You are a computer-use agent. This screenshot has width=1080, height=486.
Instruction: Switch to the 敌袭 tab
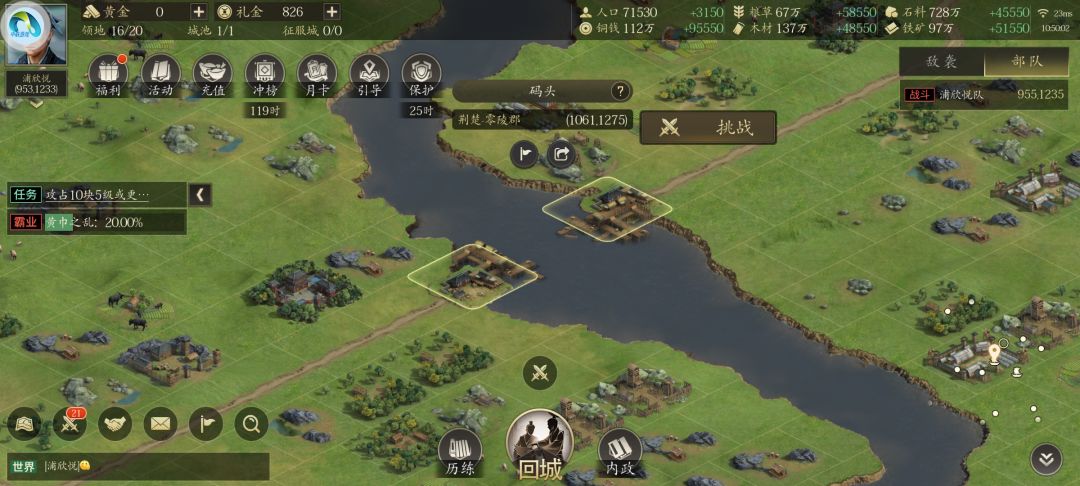point(942,61)
